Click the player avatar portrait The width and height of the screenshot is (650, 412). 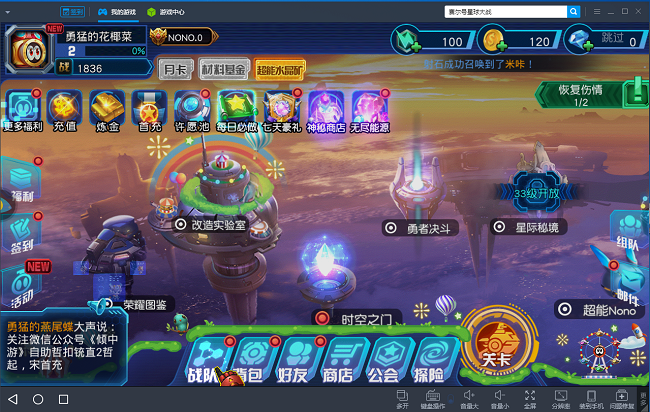(x=32, y=50)
